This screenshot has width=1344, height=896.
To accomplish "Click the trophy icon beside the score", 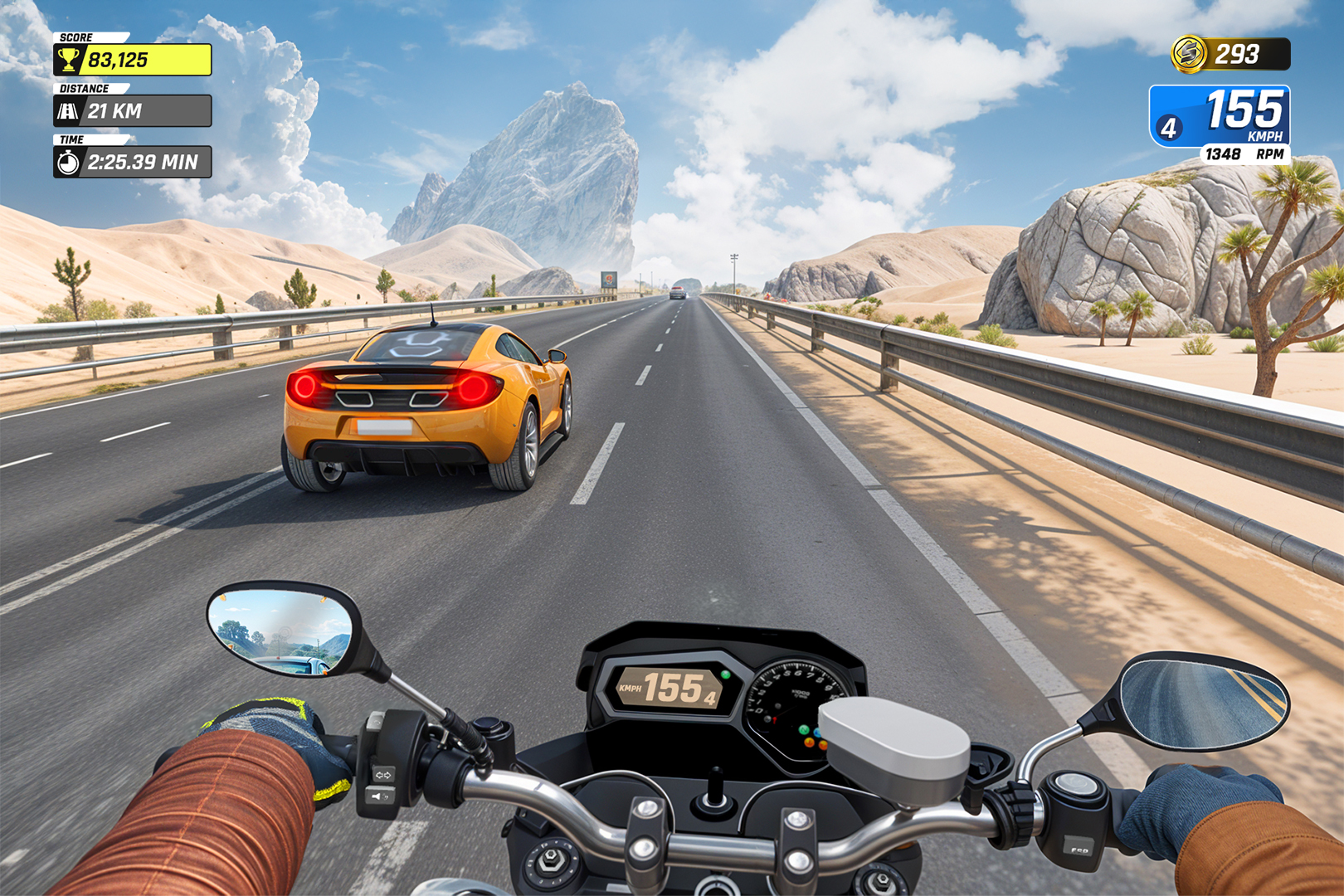I will [70, 58].
